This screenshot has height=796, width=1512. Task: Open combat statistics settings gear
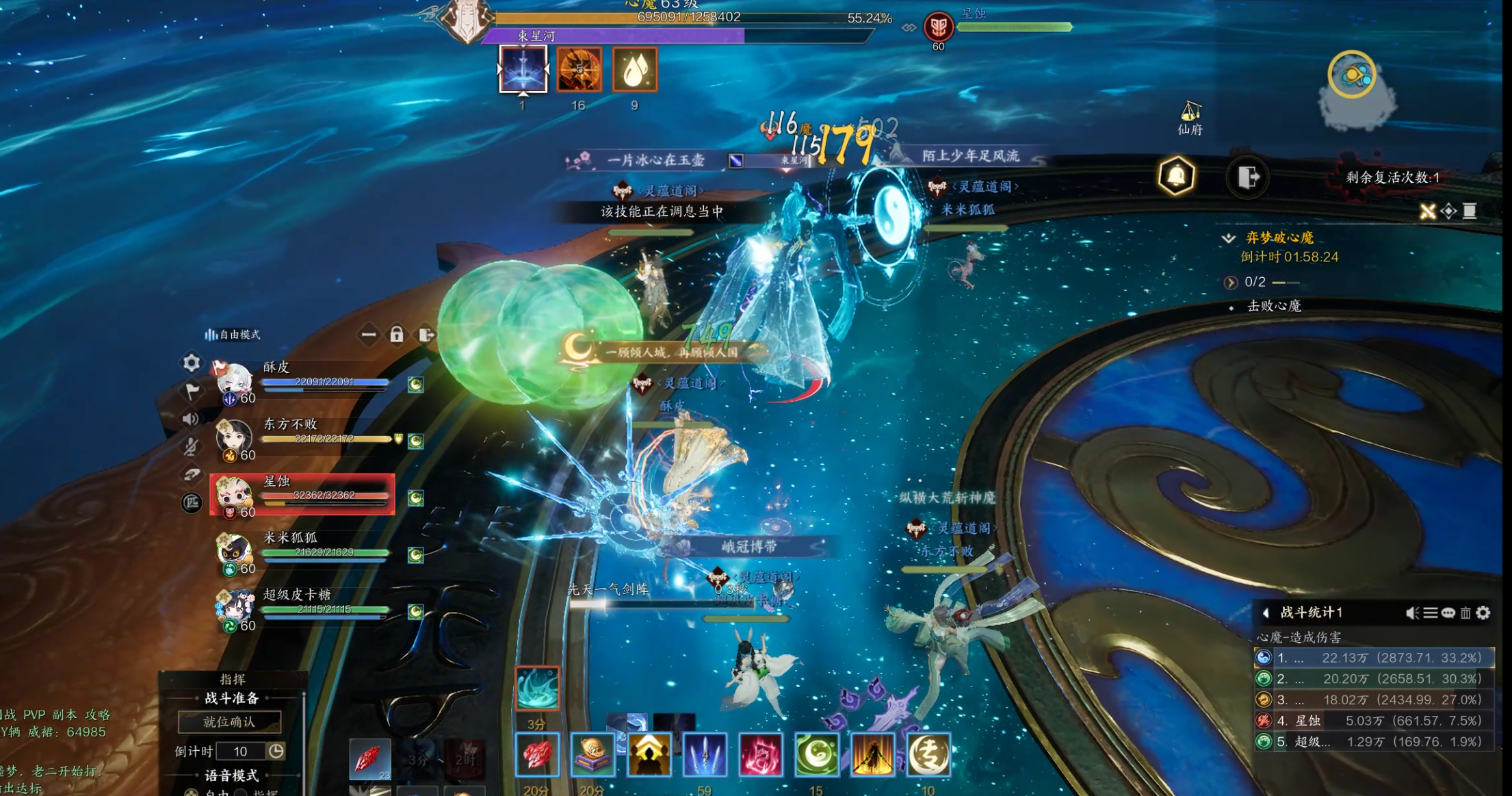pos(1483,613)
